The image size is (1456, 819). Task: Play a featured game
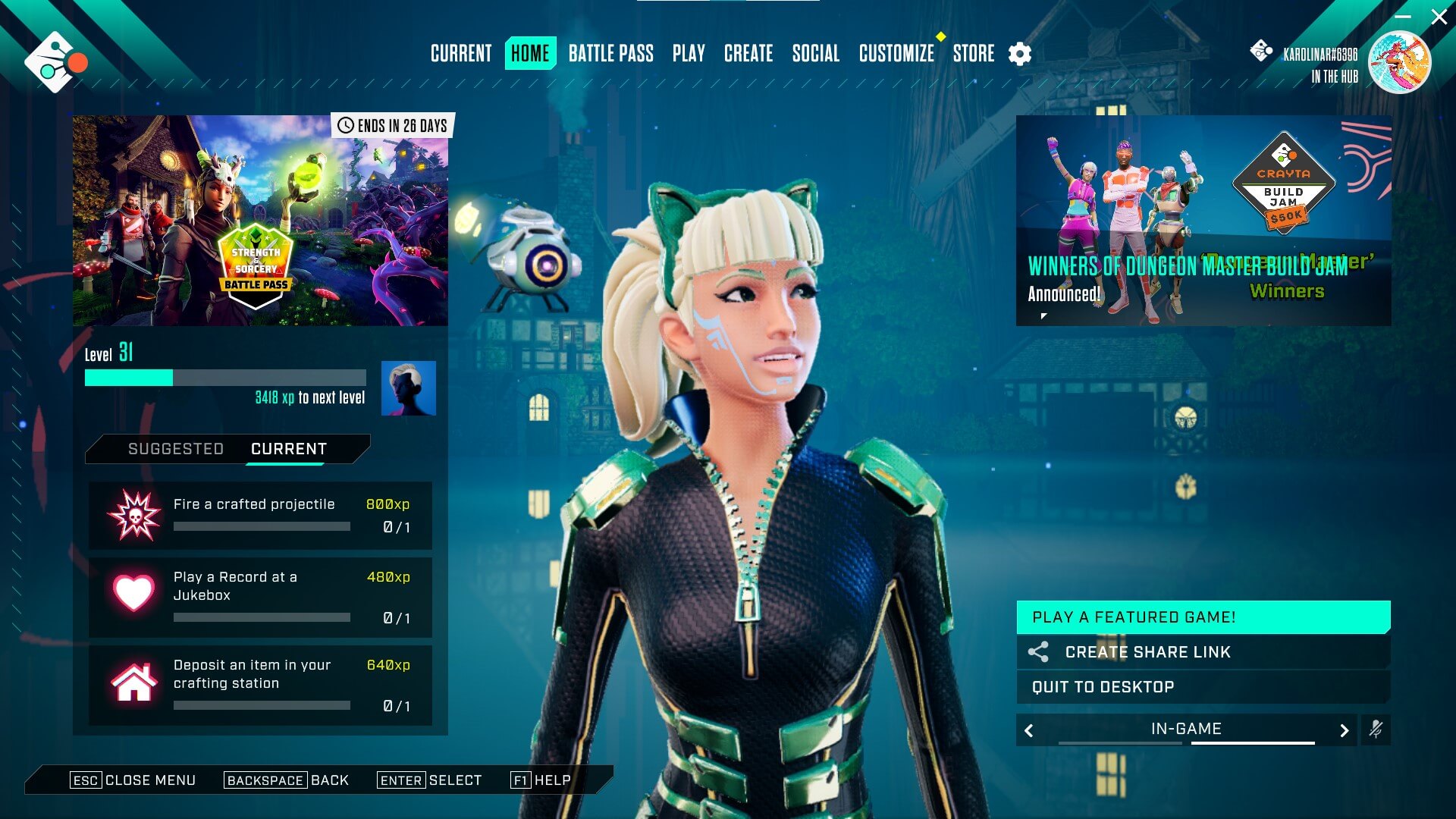click(1203, 617)
